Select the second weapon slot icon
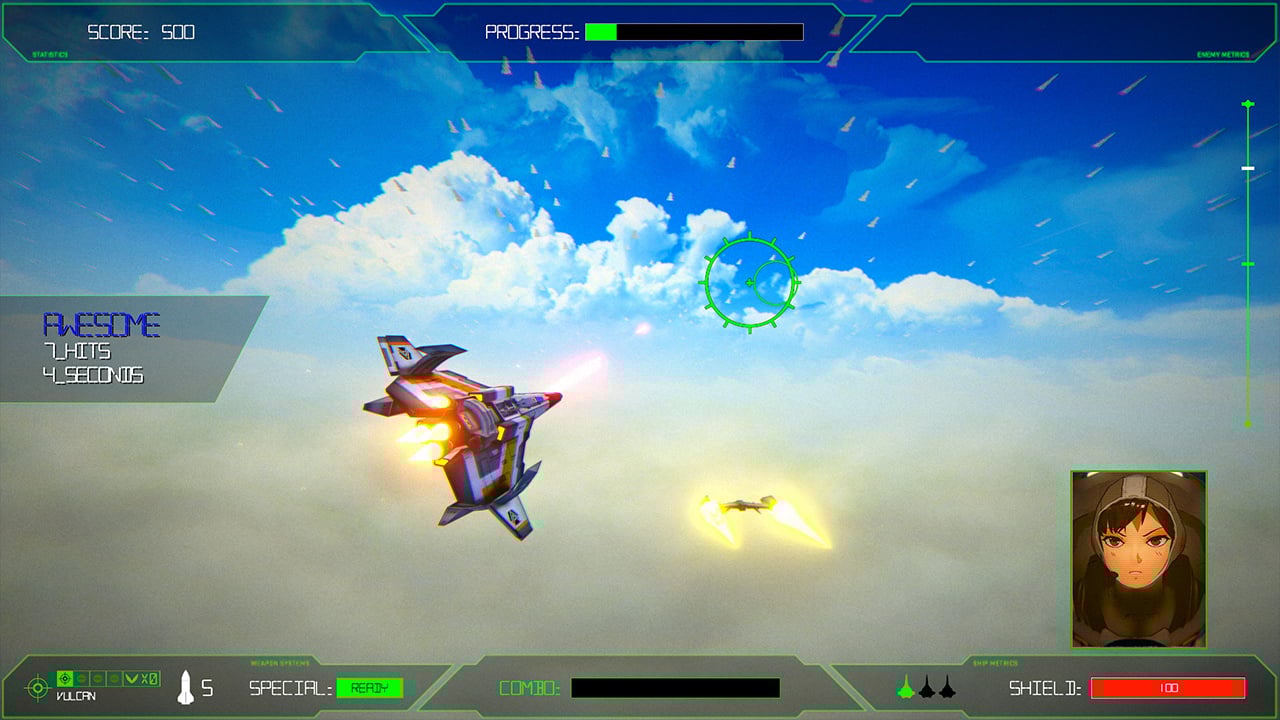 [x=81, y=678]
